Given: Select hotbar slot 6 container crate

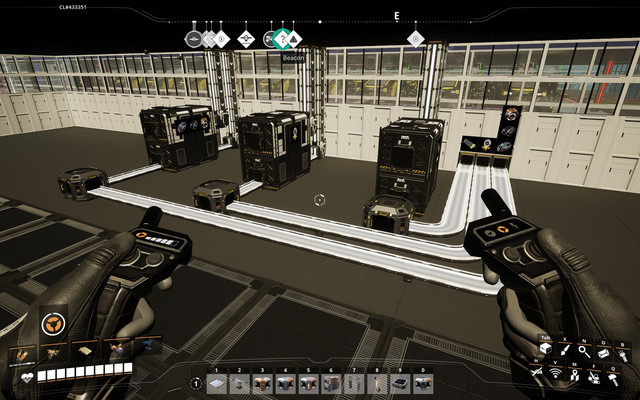Looking at the screenshot, I should (330, 384).
